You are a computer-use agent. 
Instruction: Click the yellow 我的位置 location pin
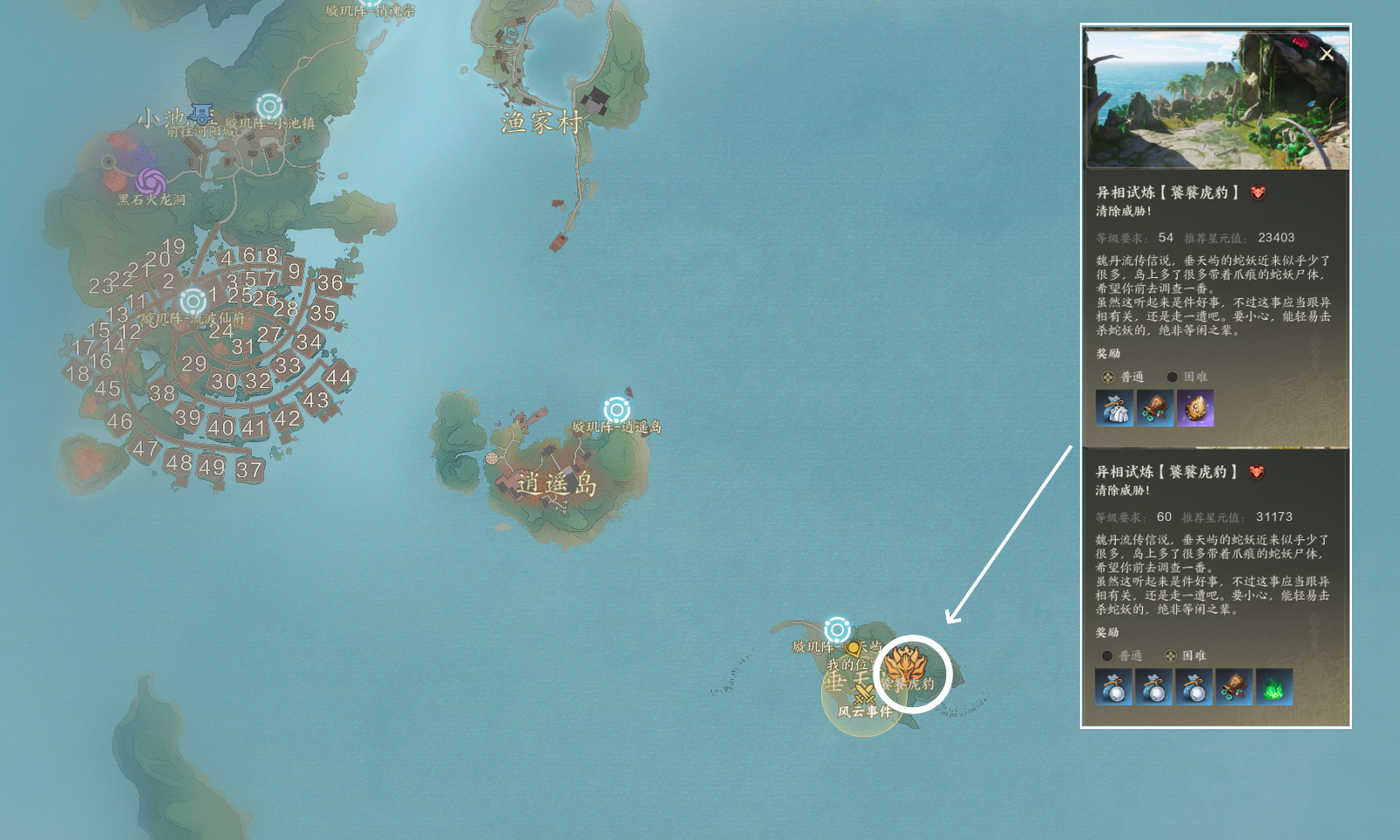click(x=853, y=649)
